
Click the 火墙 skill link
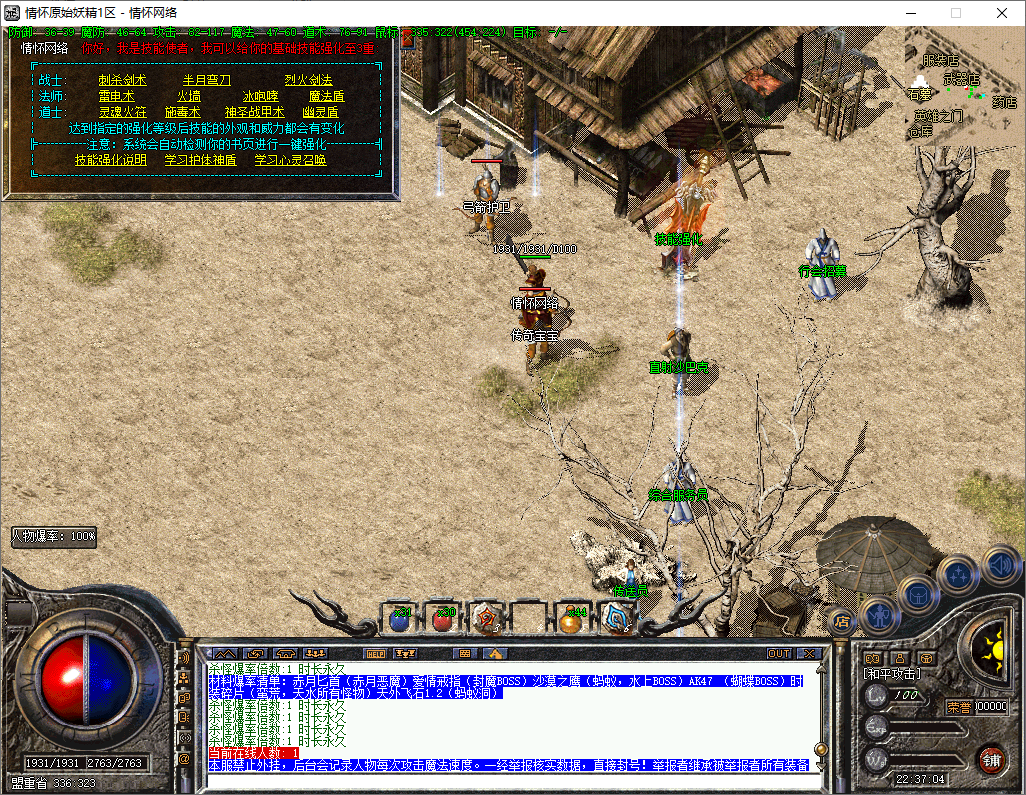point(189,96)
